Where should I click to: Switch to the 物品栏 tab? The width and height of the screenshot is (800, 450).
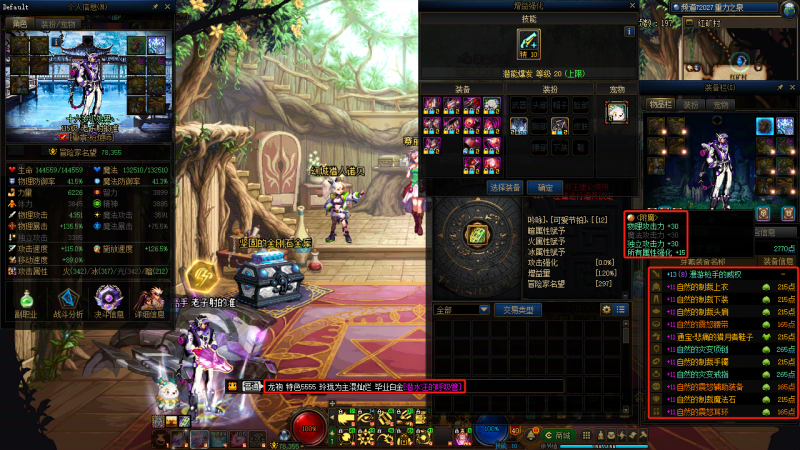click(661, 103)
